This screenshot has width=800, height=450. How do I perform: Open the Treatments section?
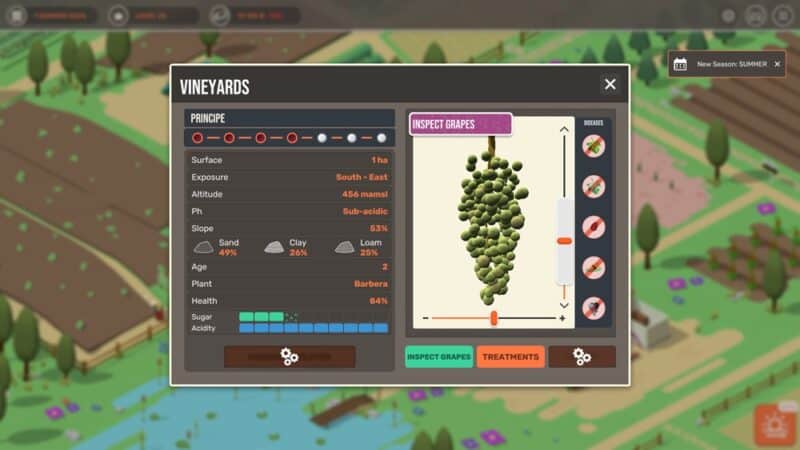point(510,356)
